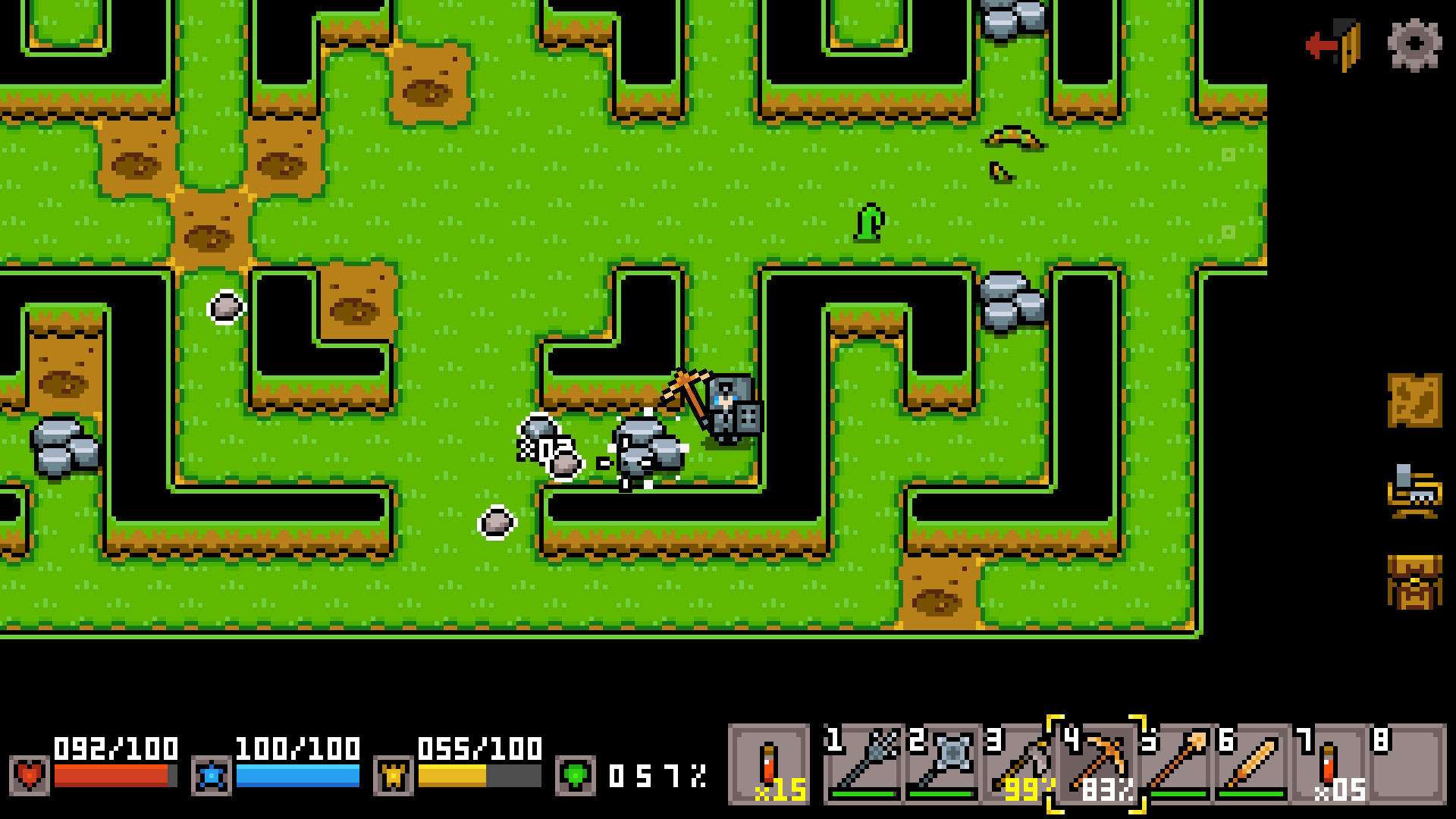Click the exit door icon
Viewport: 1456px width, 819px height.
pyautogui.click(x=1332, y=47)
